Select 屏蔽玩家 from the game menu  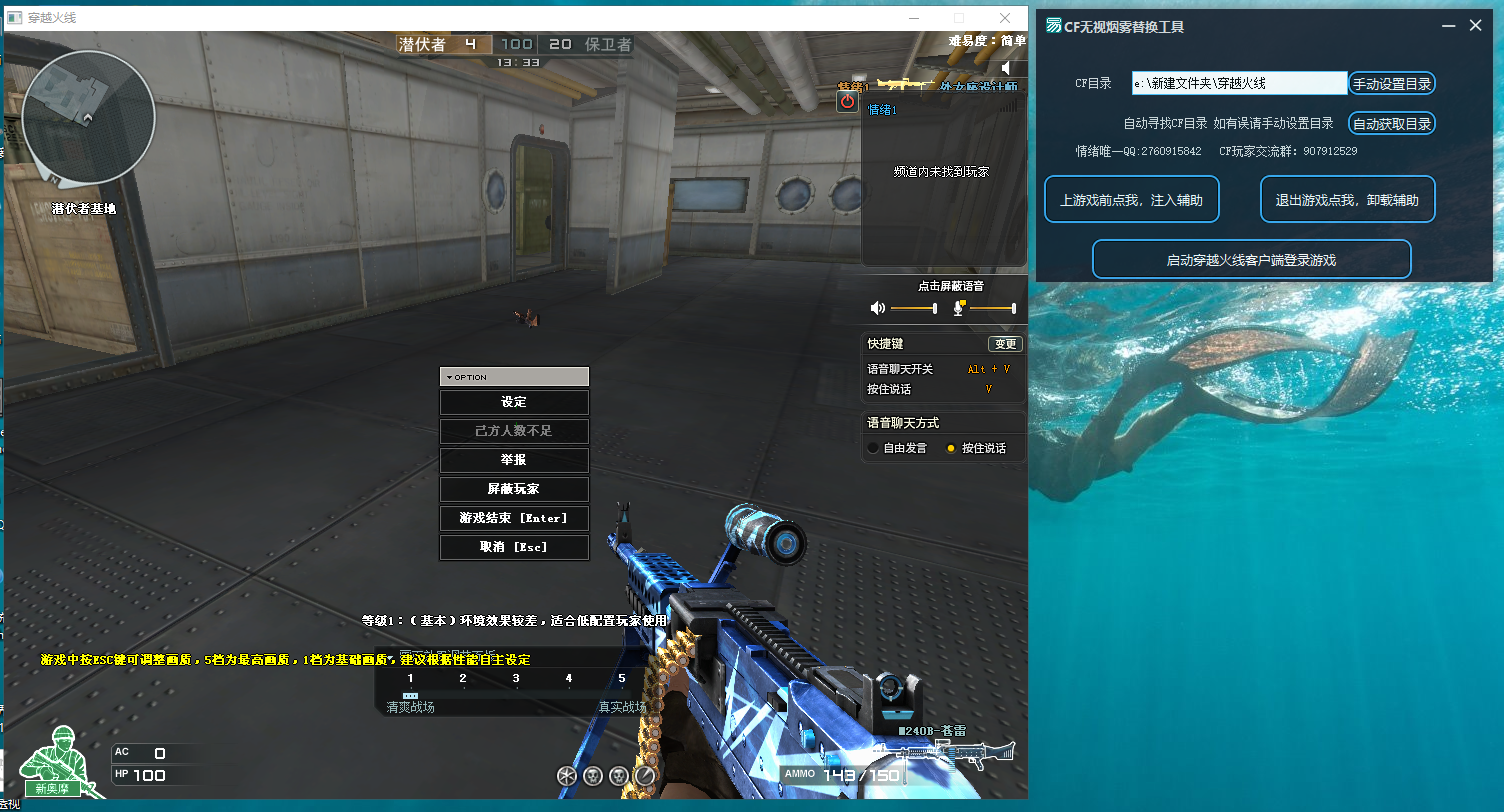[514, 489]
